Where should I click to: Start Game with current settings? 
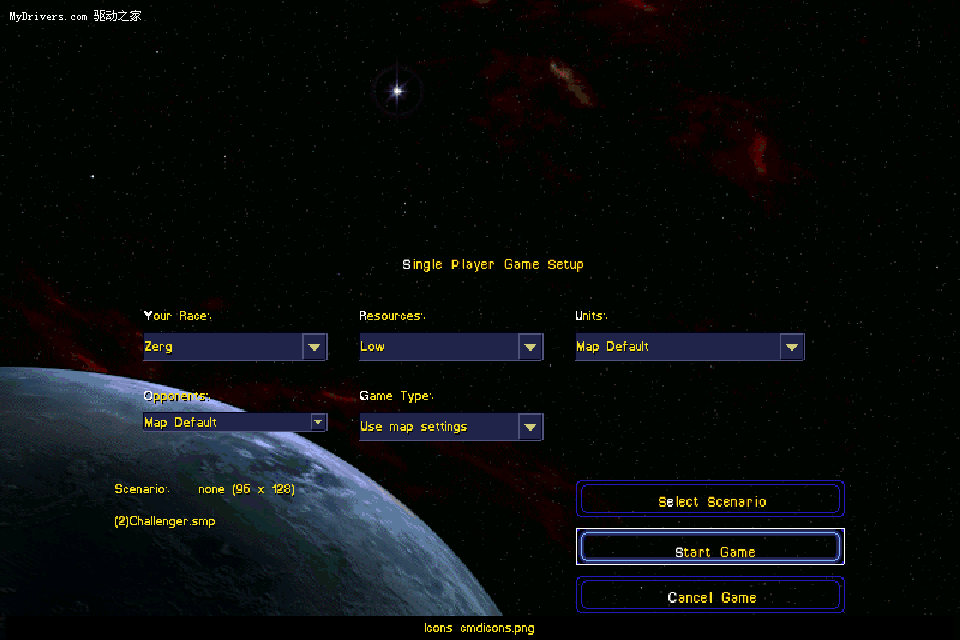(x=711, y=551)
